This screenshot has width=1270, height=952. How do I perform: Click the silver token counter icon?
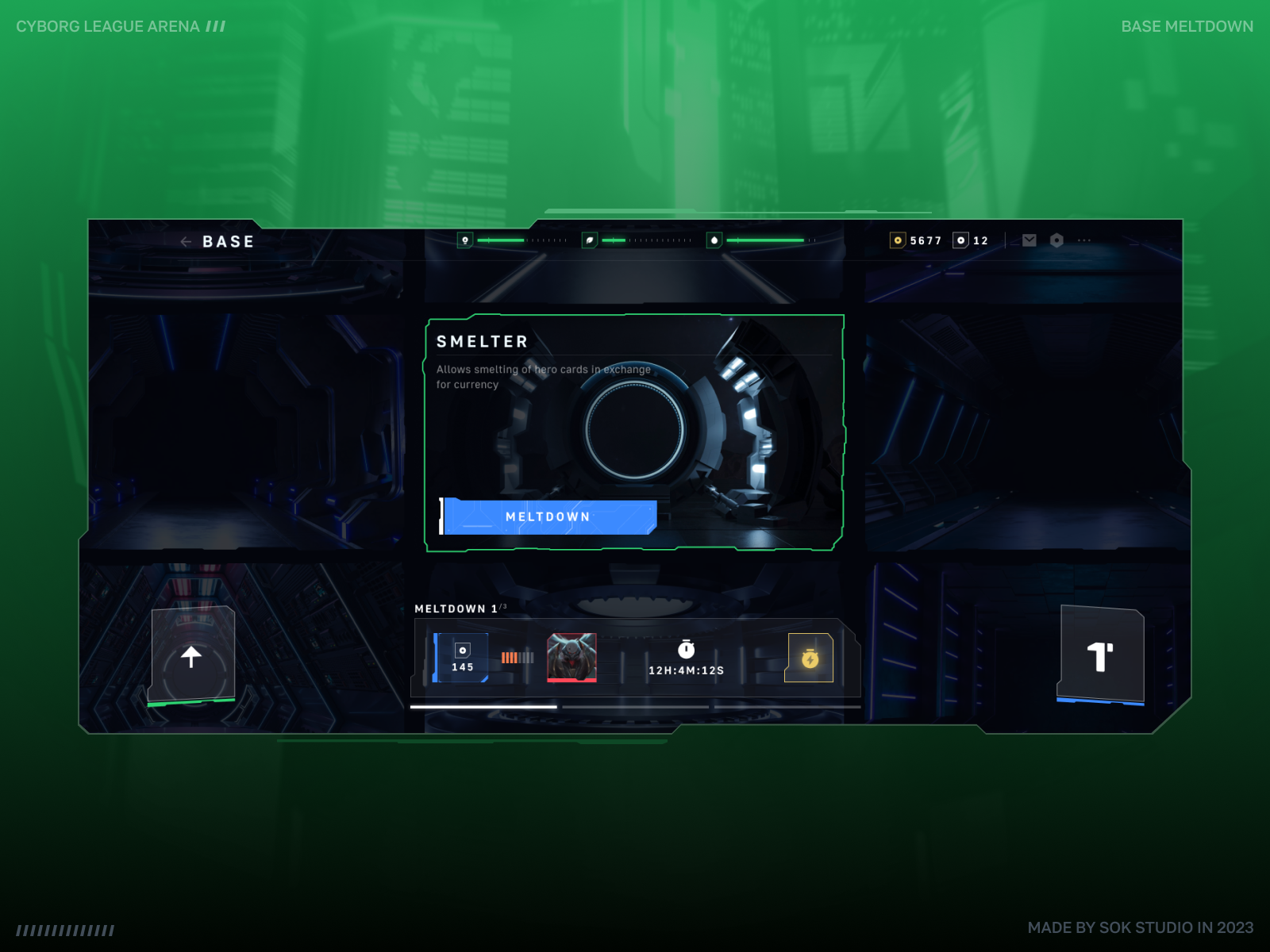point(961,240)
